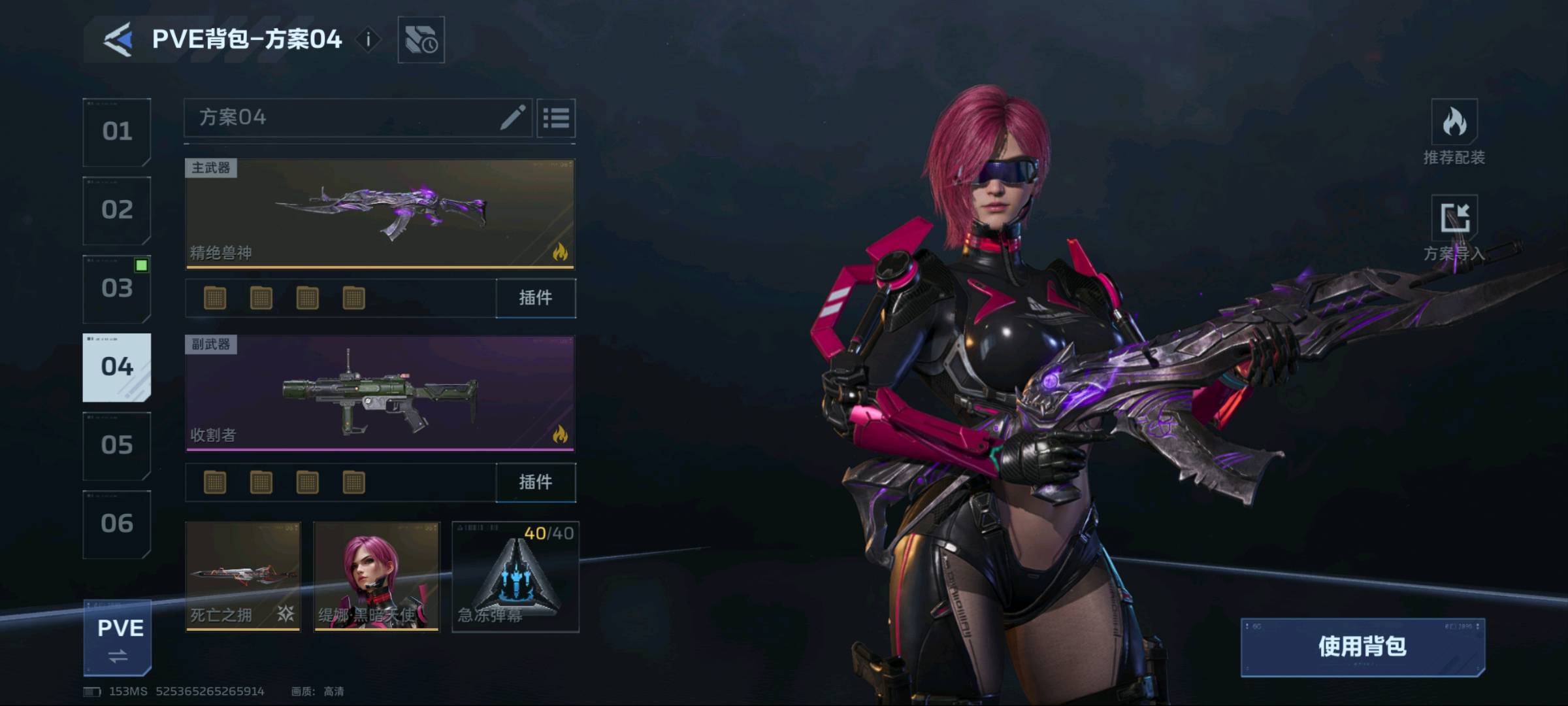
Task: Choose loadout tab 05
Action: click(x=117, y=446)
